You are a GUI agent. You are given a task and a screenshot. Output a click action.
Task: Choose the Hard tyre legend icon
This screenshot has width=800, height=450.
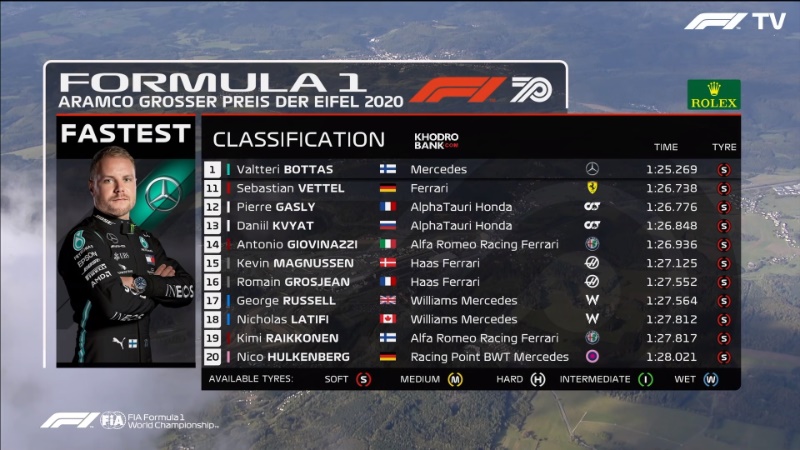pos(538,380)
